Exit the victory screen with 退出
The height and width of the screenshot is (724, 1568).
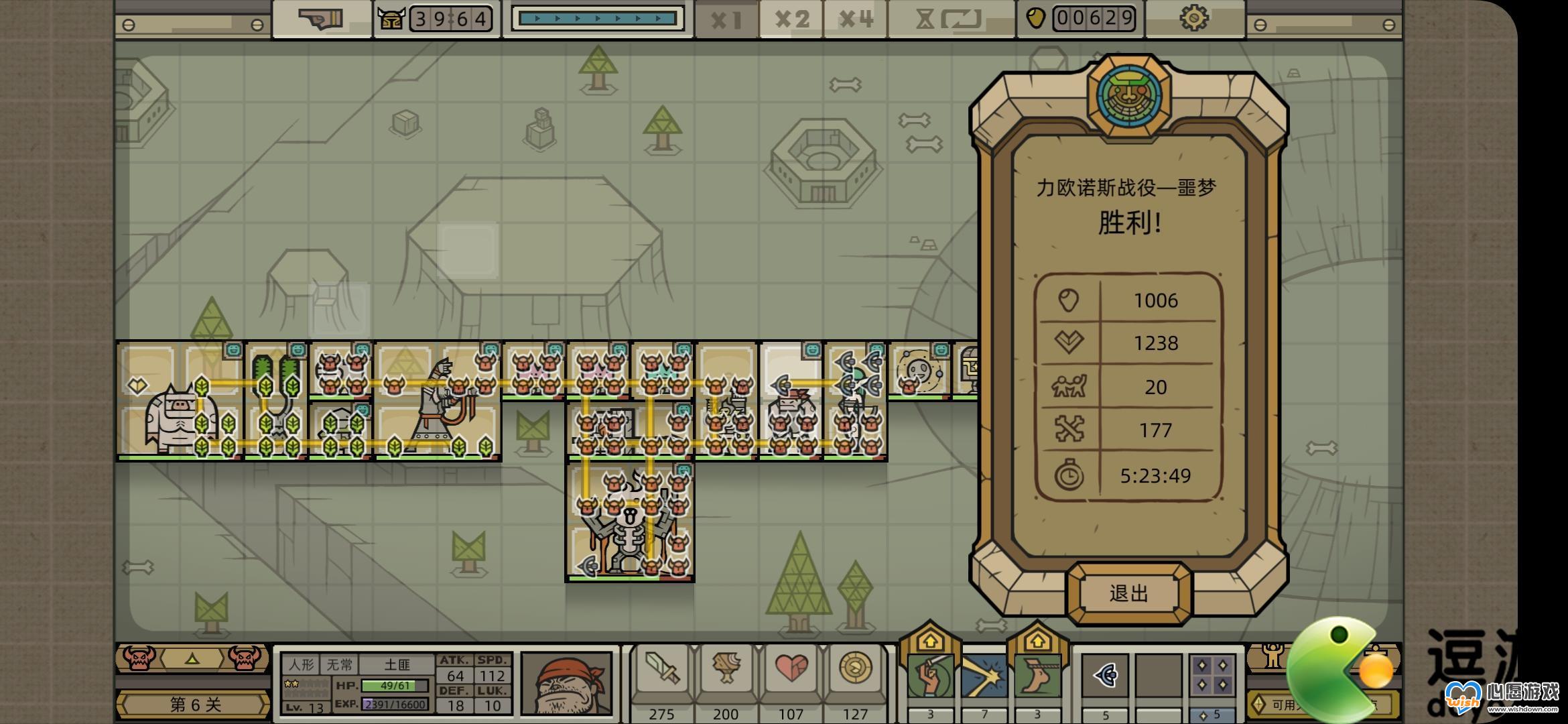tap(1129, 593)
